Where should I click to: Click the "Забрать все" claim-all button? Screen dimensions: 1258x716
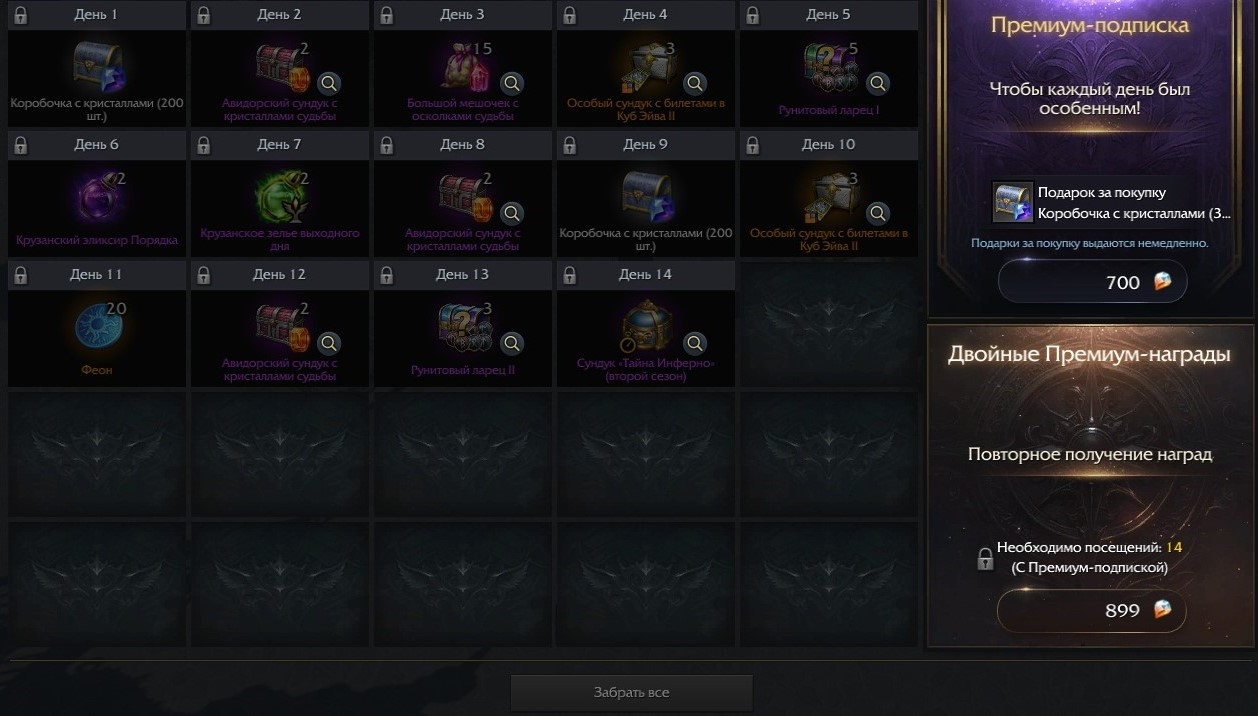(631, 692)
